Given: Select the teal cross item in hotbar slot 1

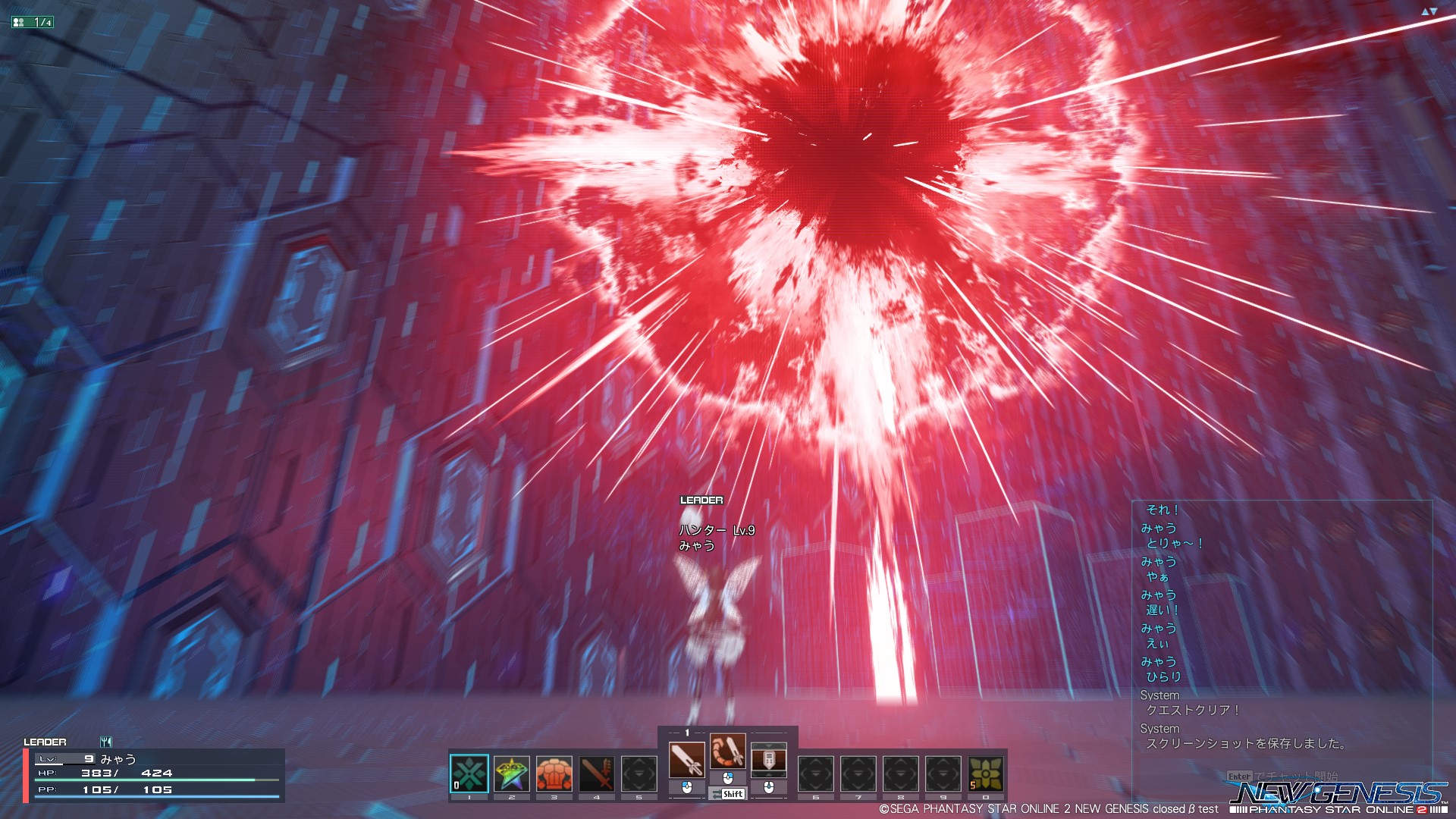Looking at the screenshot, I should (x=469, y=774).
